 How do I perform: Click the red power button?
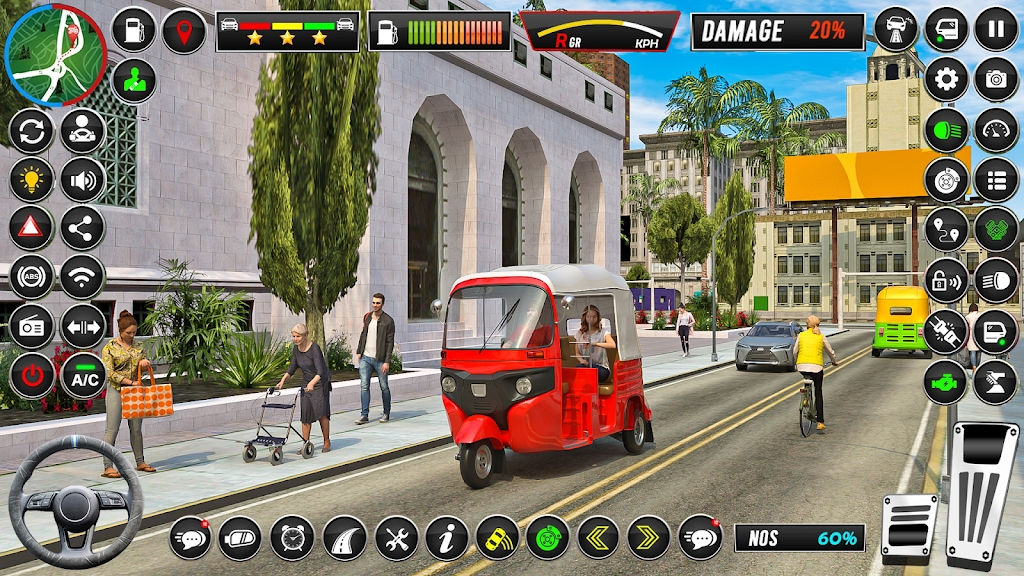click(x=32, y=376)
